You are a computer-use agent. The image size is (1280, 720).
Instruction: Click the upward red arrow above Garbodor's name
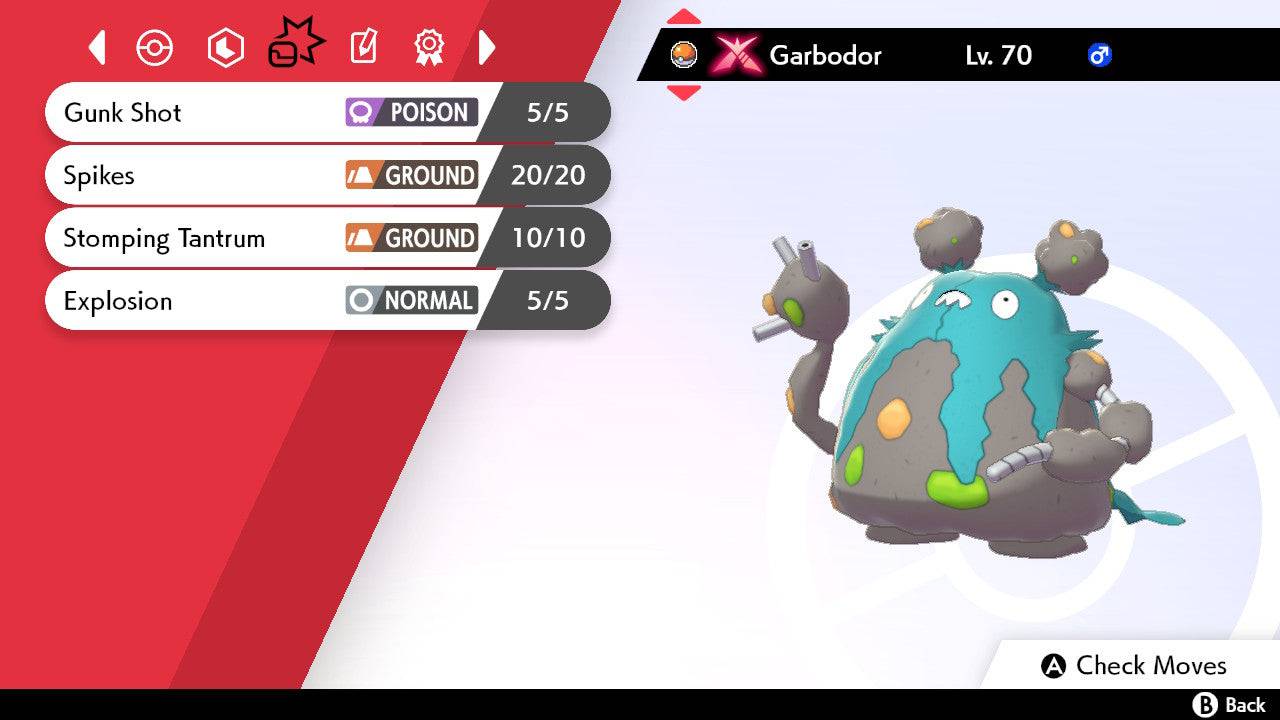coord(685,15)
